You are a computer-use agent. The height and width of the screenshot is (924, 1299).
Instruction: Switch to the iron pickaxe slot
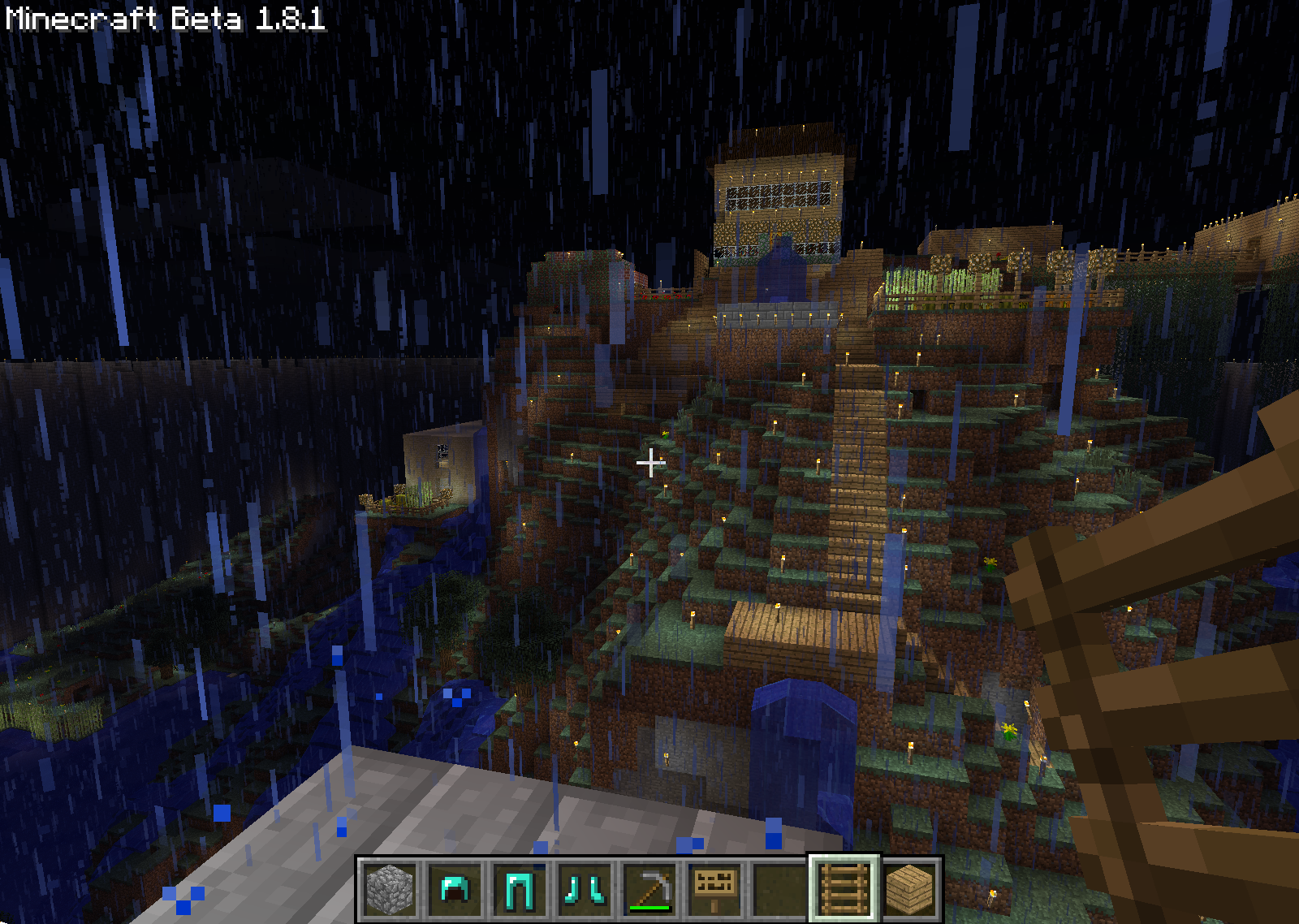[649, 889]
